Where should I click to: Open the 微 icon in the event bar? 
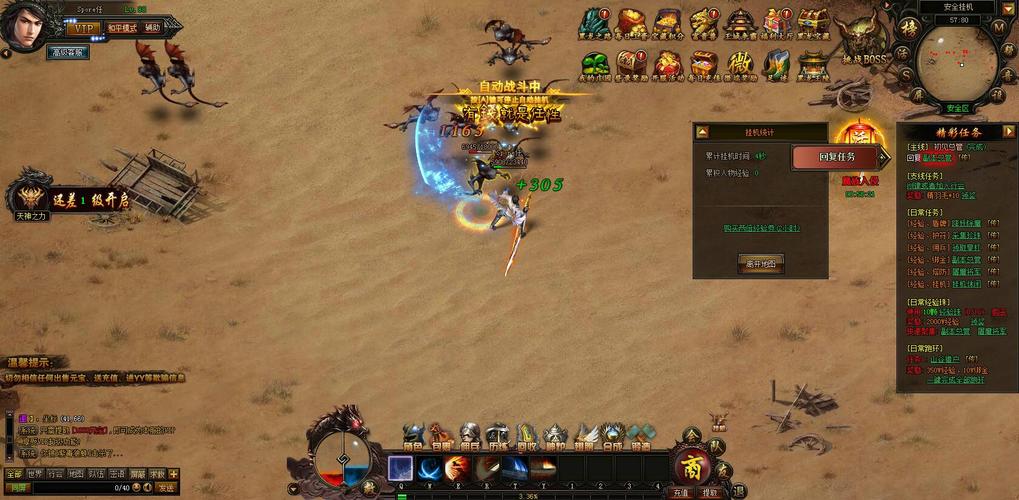click(x=740, y=62)
